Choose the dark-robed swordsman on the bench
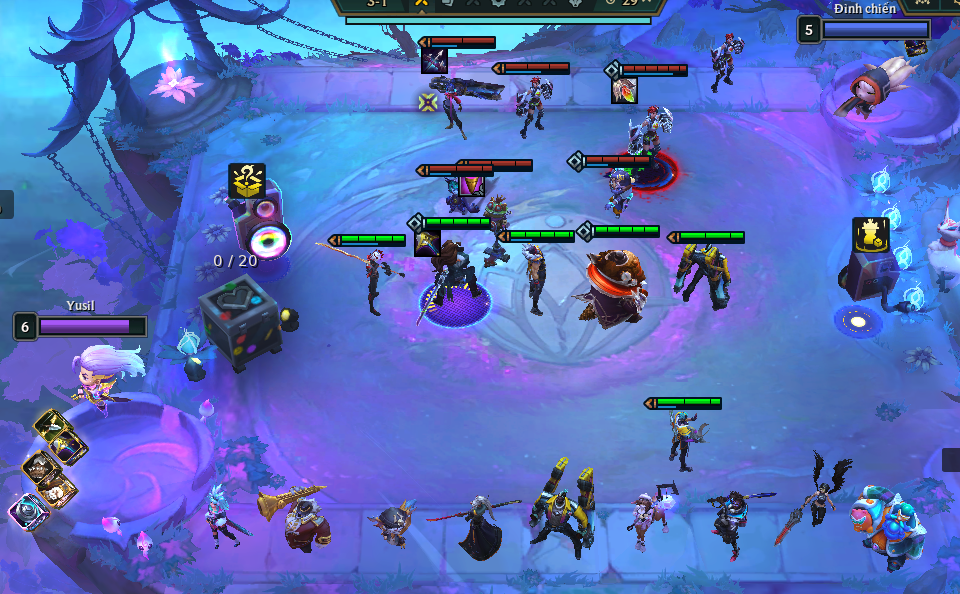 coord(478,527)
